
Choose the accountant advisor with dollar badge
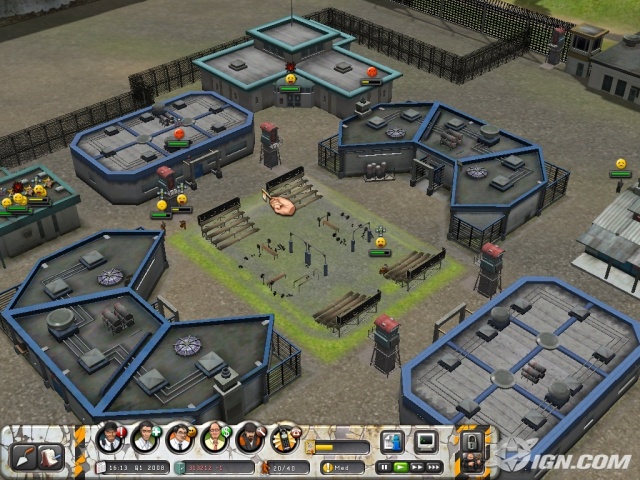pyautogui.click(x=216, y=439)
